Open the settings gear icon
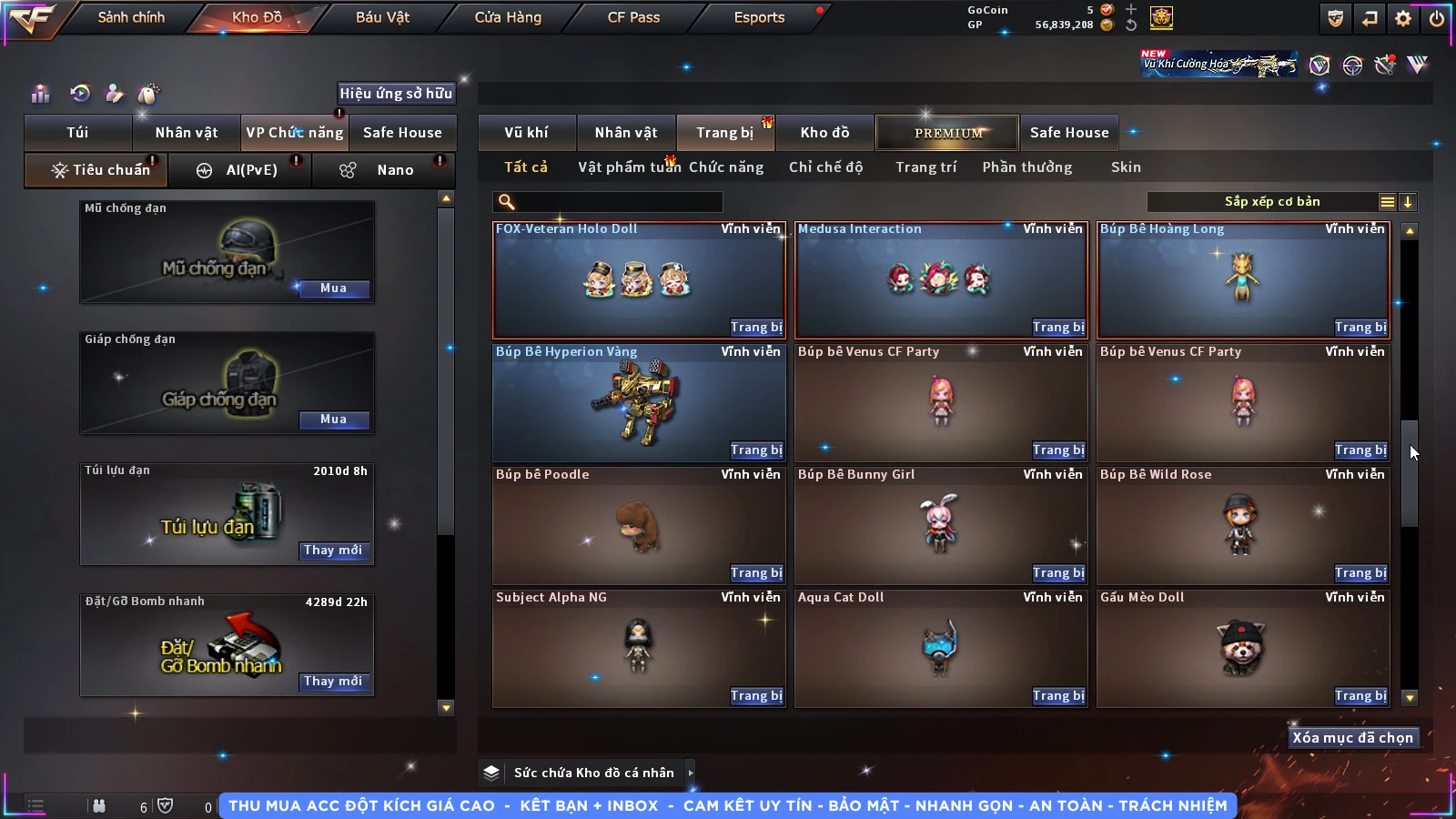1456x819 pixels. [x=1403, y=18]
